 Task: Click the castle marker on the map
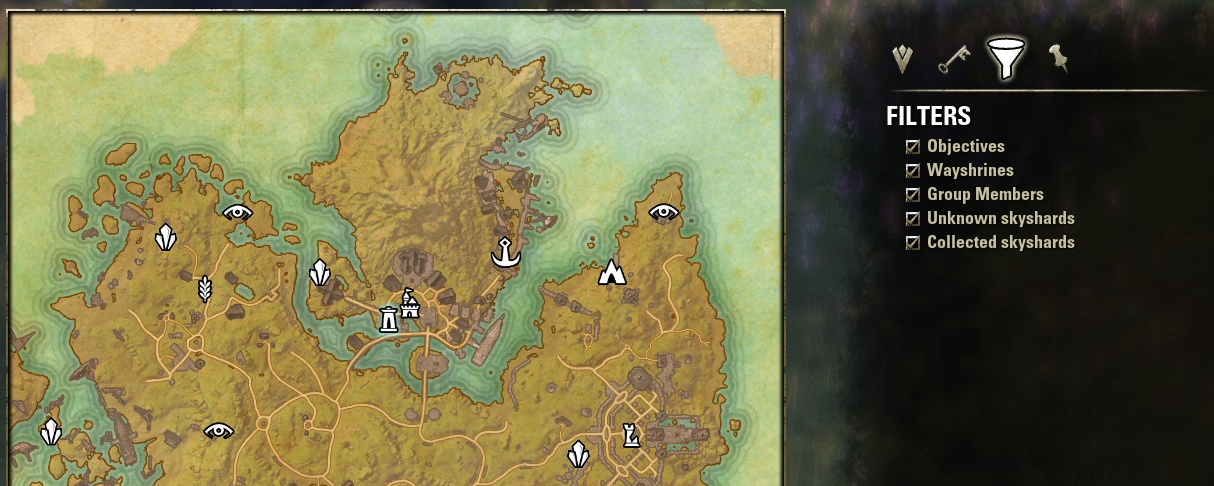point(410,303)
